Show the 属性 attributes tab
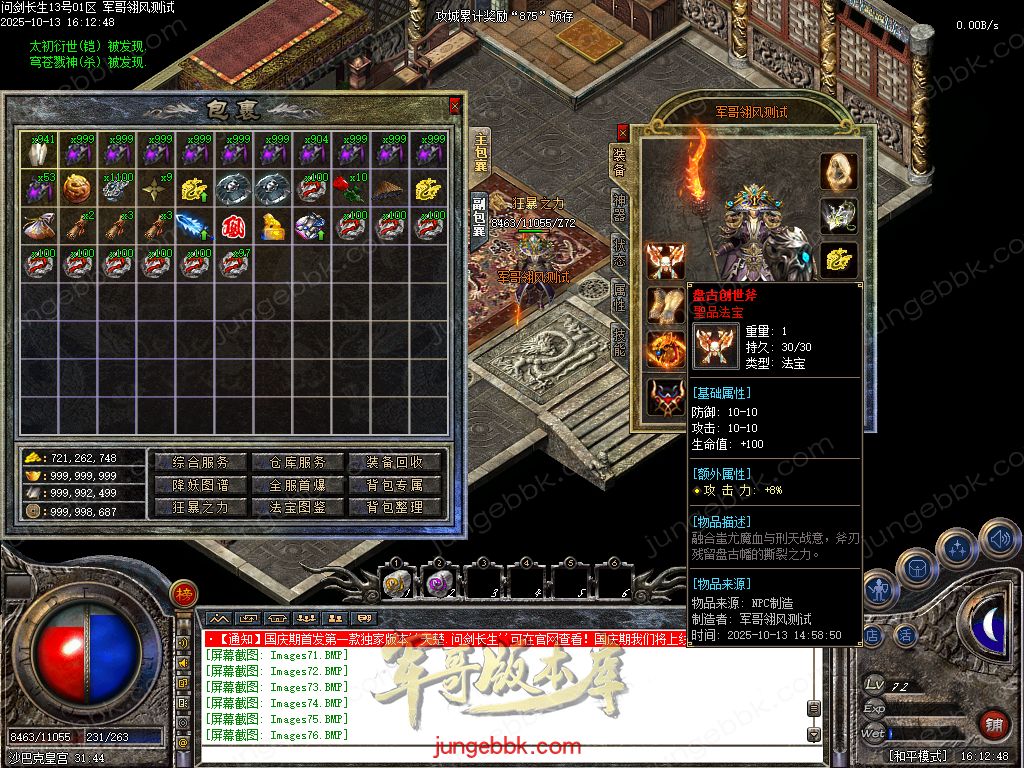 620,296
